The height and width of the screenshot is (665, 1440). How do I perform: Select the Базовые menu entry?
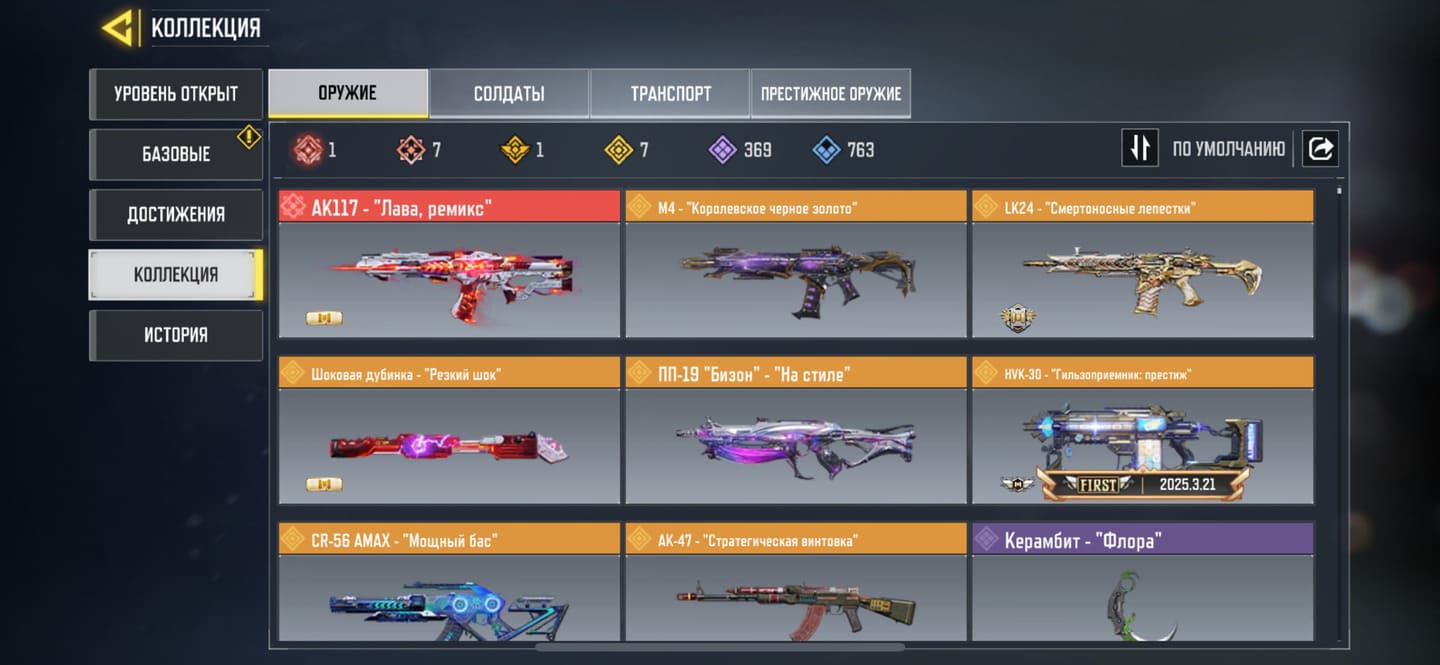coord(176,154)
